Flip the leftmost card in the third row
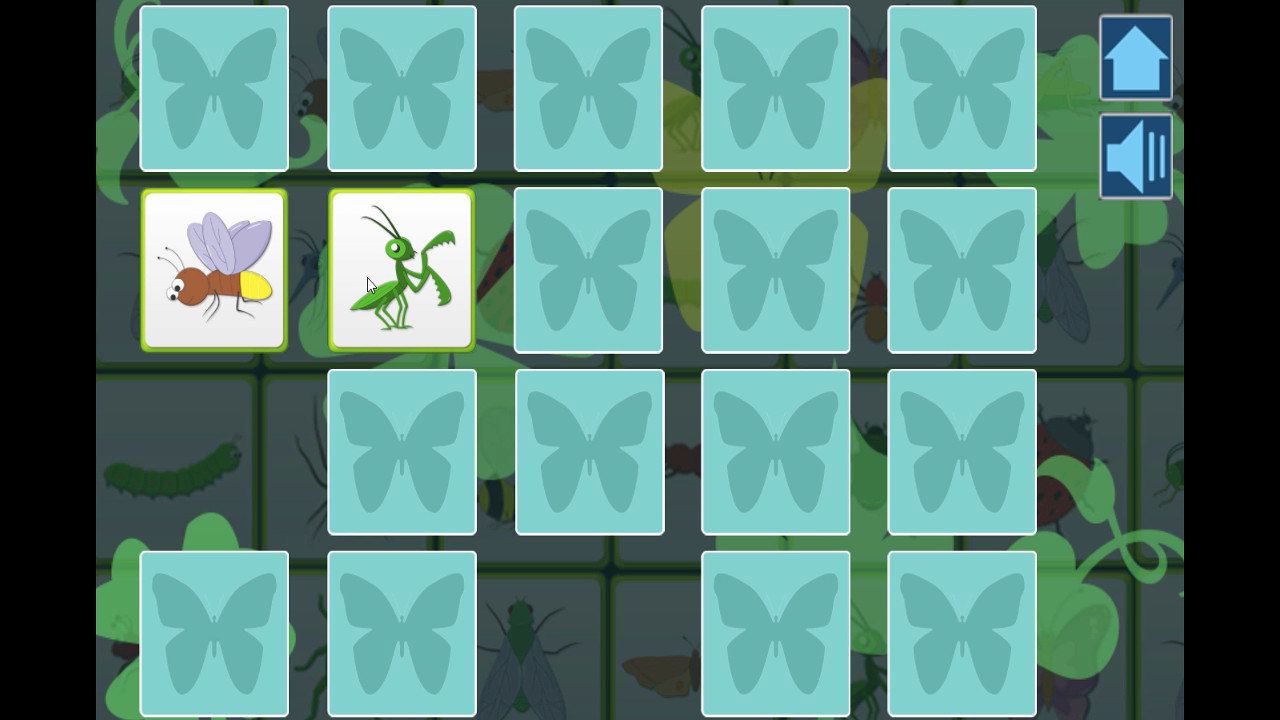This screenshot has width=1280, height=720. coord(401,452)
